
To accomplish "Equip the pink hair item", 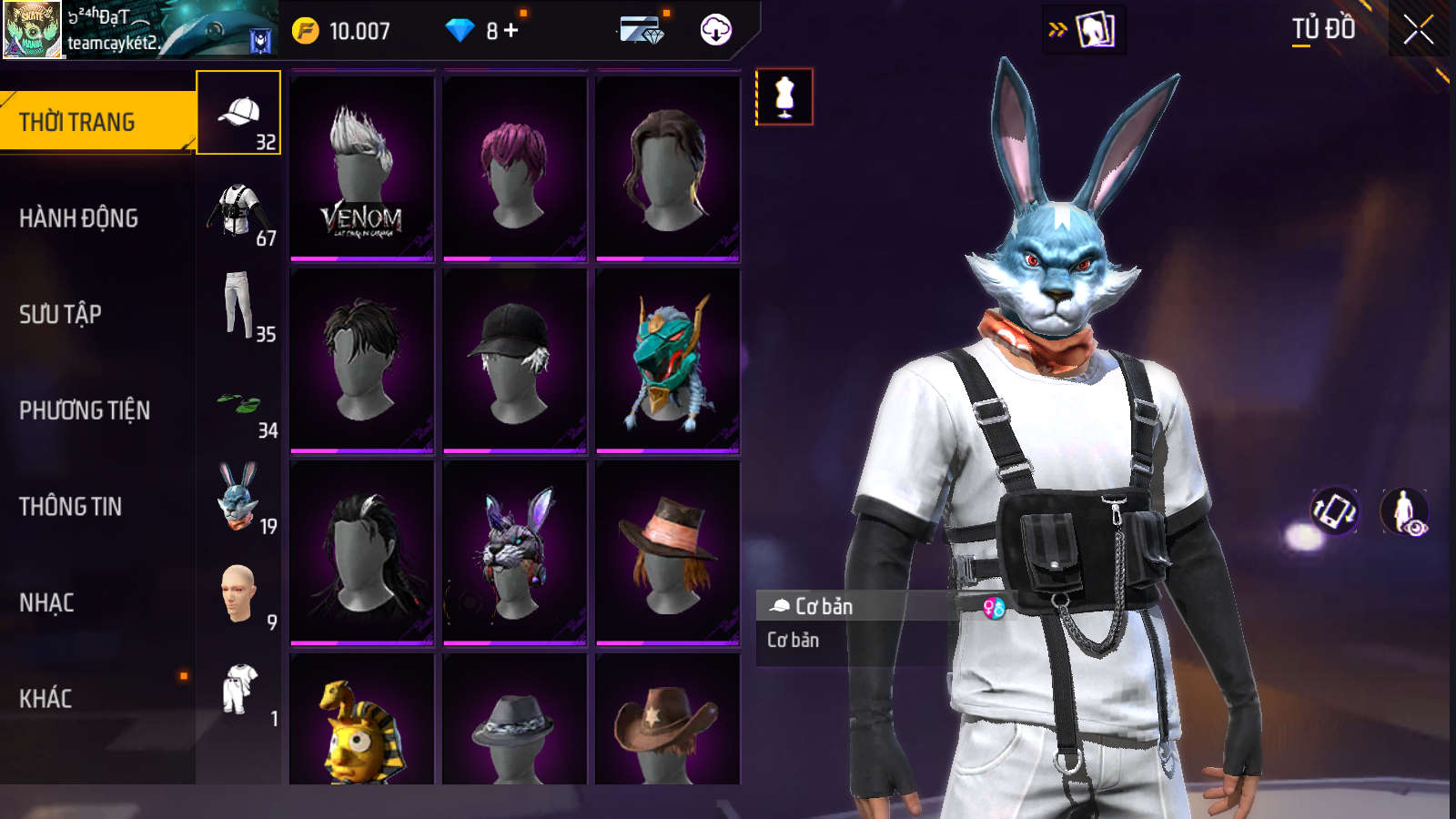I will [515, 168].
